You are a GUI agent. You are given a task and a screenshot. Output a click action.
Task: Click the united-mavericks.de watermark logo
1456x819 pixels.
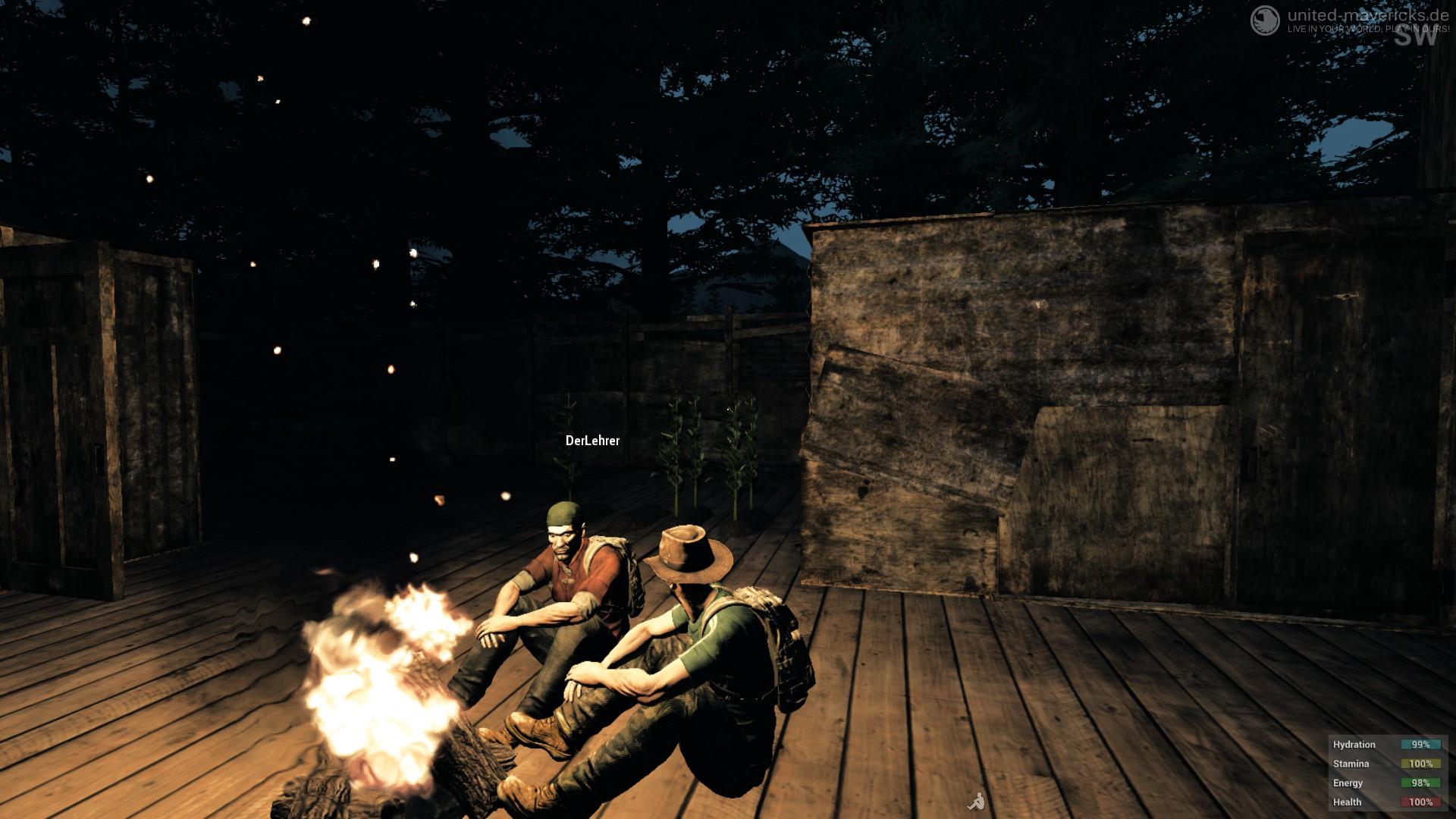1264,19
